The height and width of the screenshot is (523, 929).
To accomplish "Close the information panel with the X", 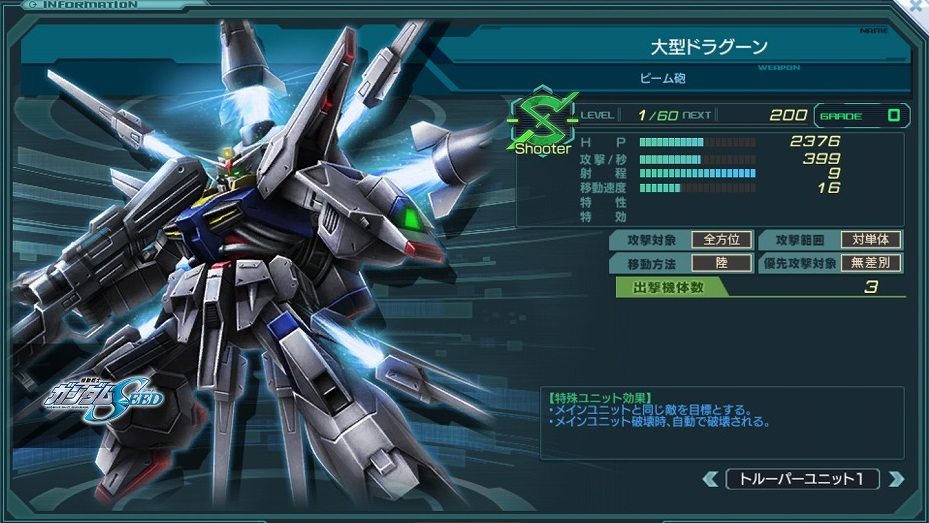I will [918, 7].
